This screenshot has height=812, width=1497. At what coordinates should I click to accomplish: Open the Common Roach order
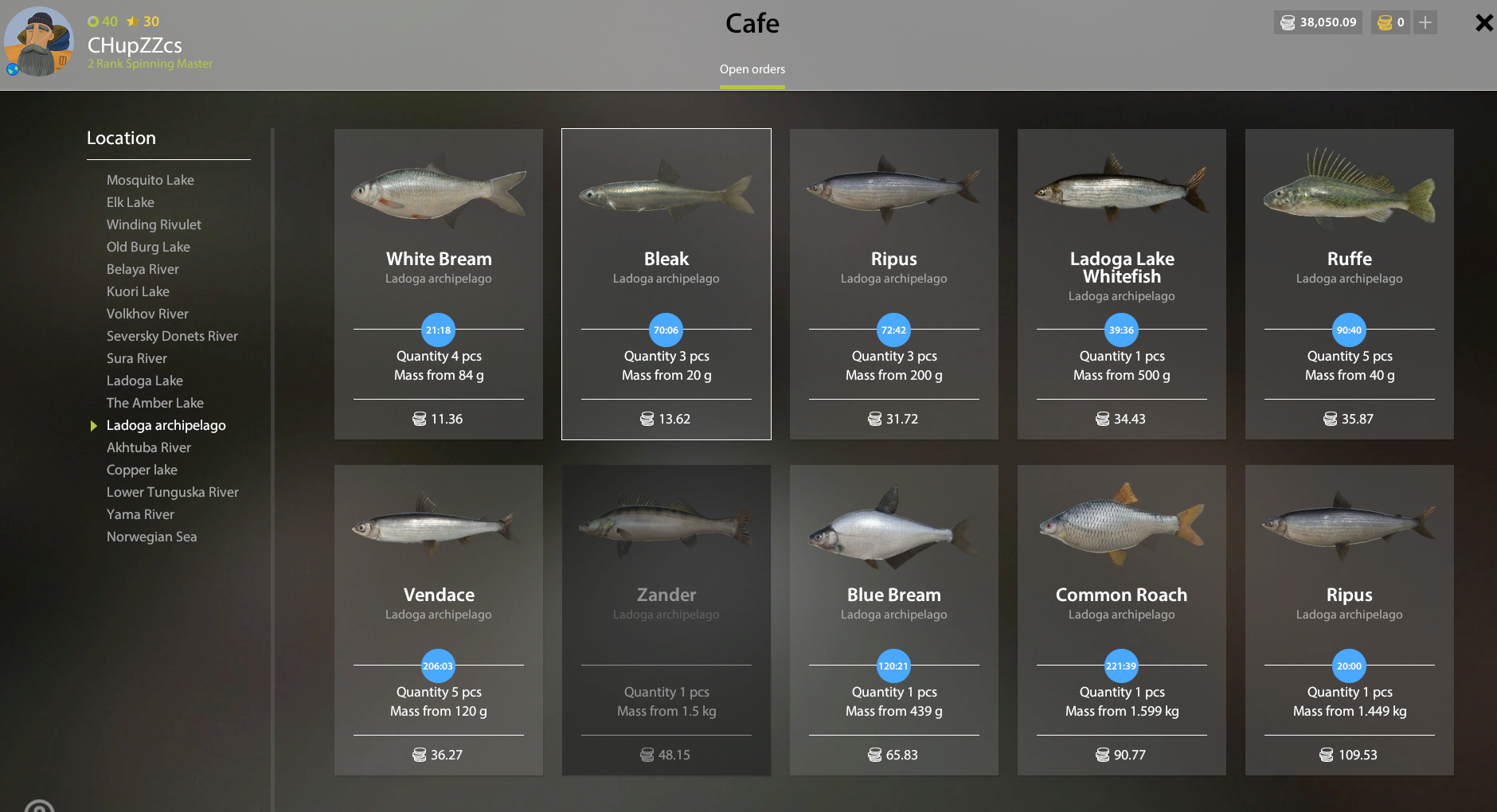click(x=1122, y=620)
